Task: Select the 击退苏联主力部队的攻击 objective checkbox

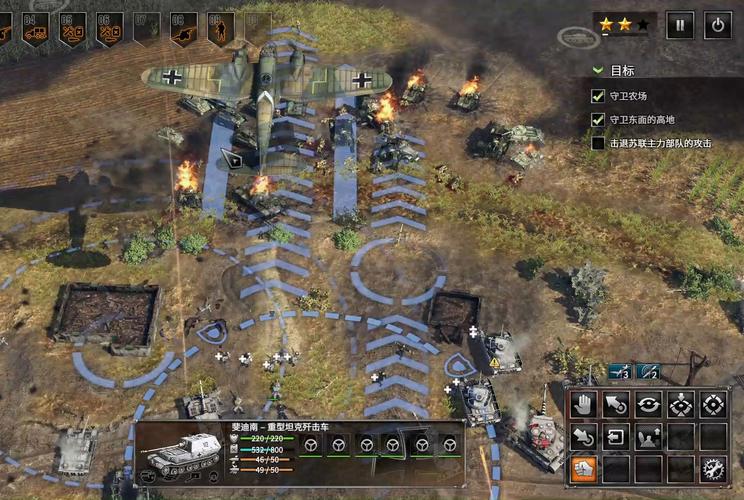Action: (598, 143)
